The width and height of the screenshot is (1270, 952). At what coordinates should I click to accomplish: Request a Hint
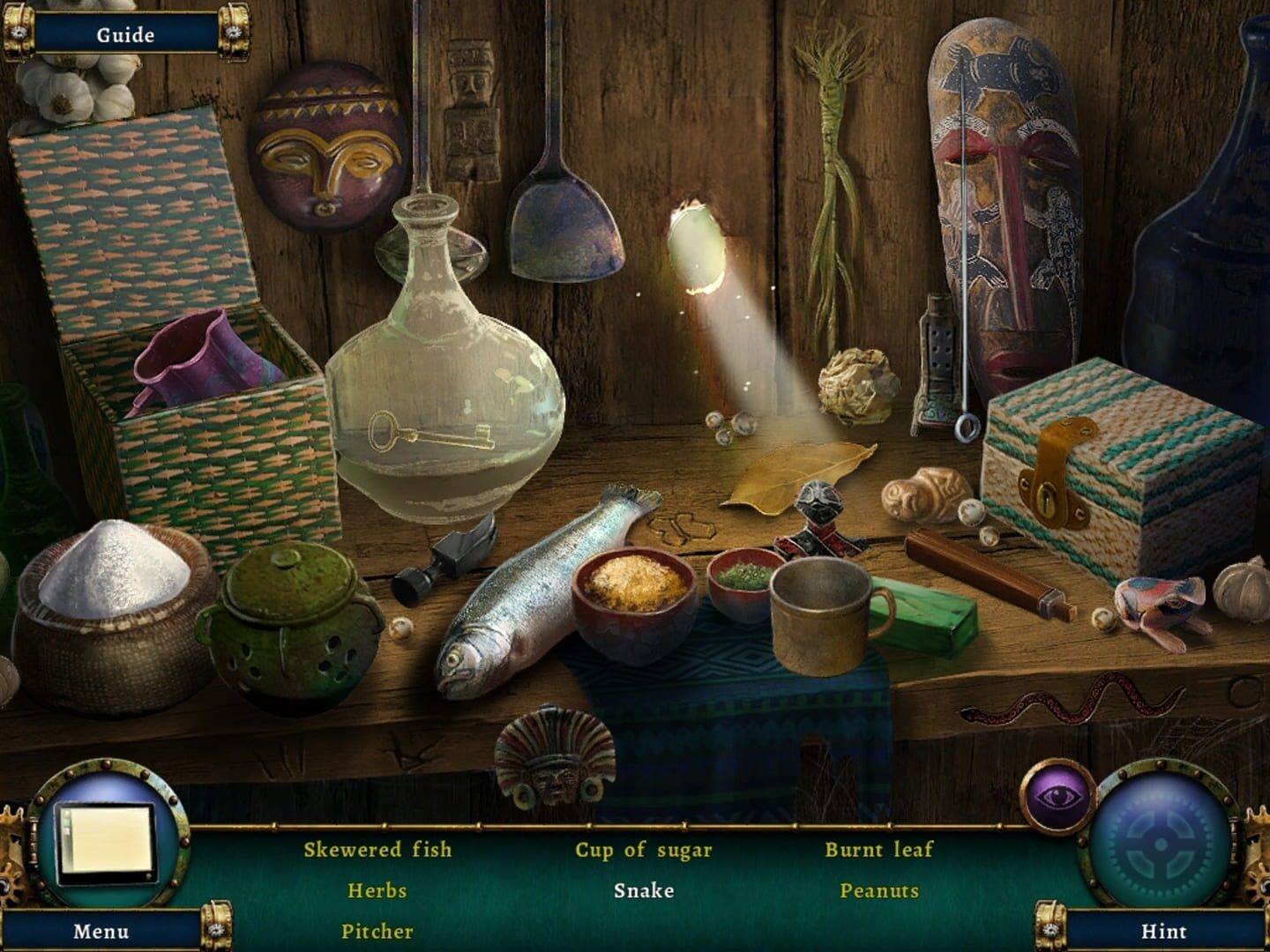1164,931
